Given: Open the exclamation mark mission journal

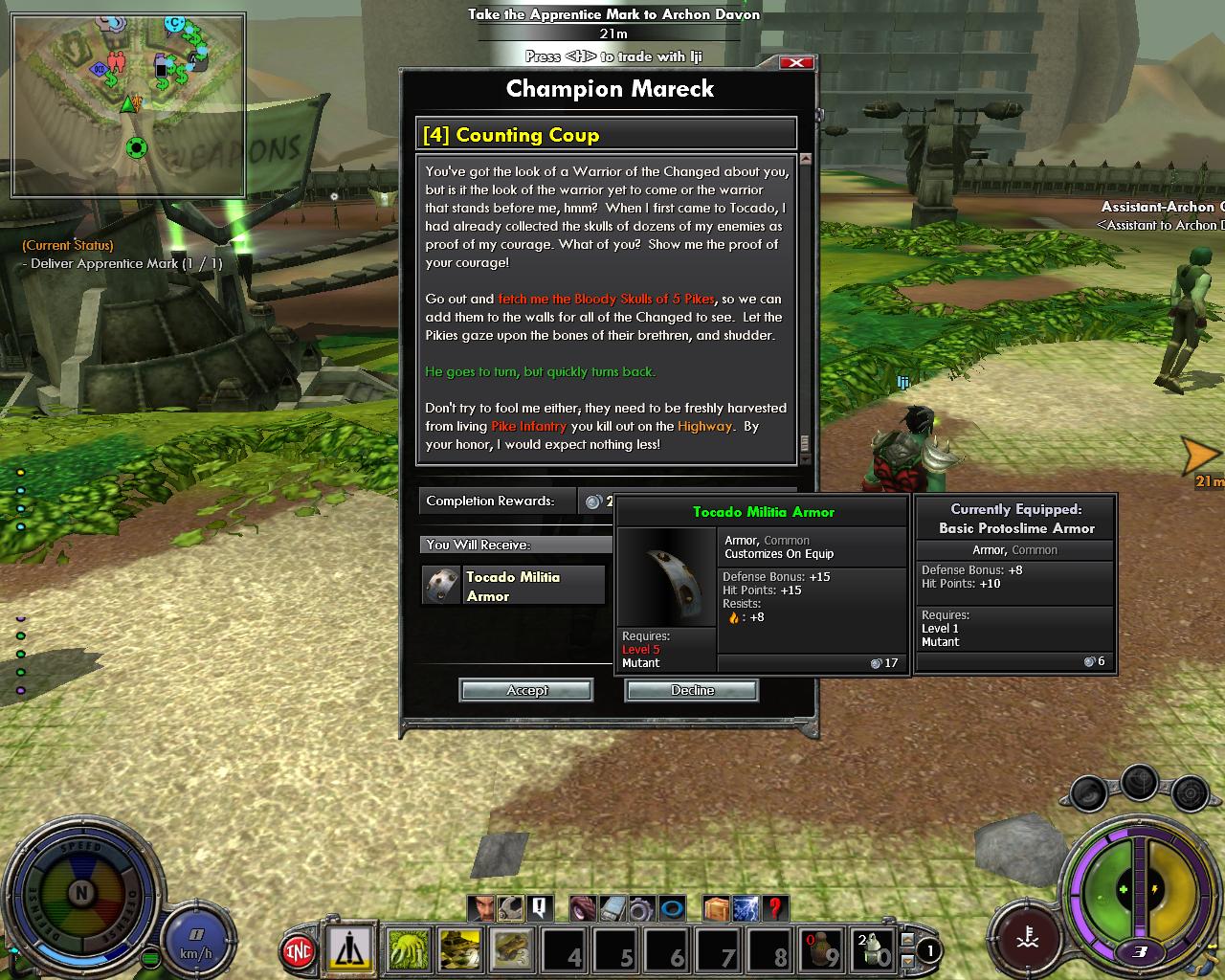Looking at the screenshot, I should click(540, 907).
